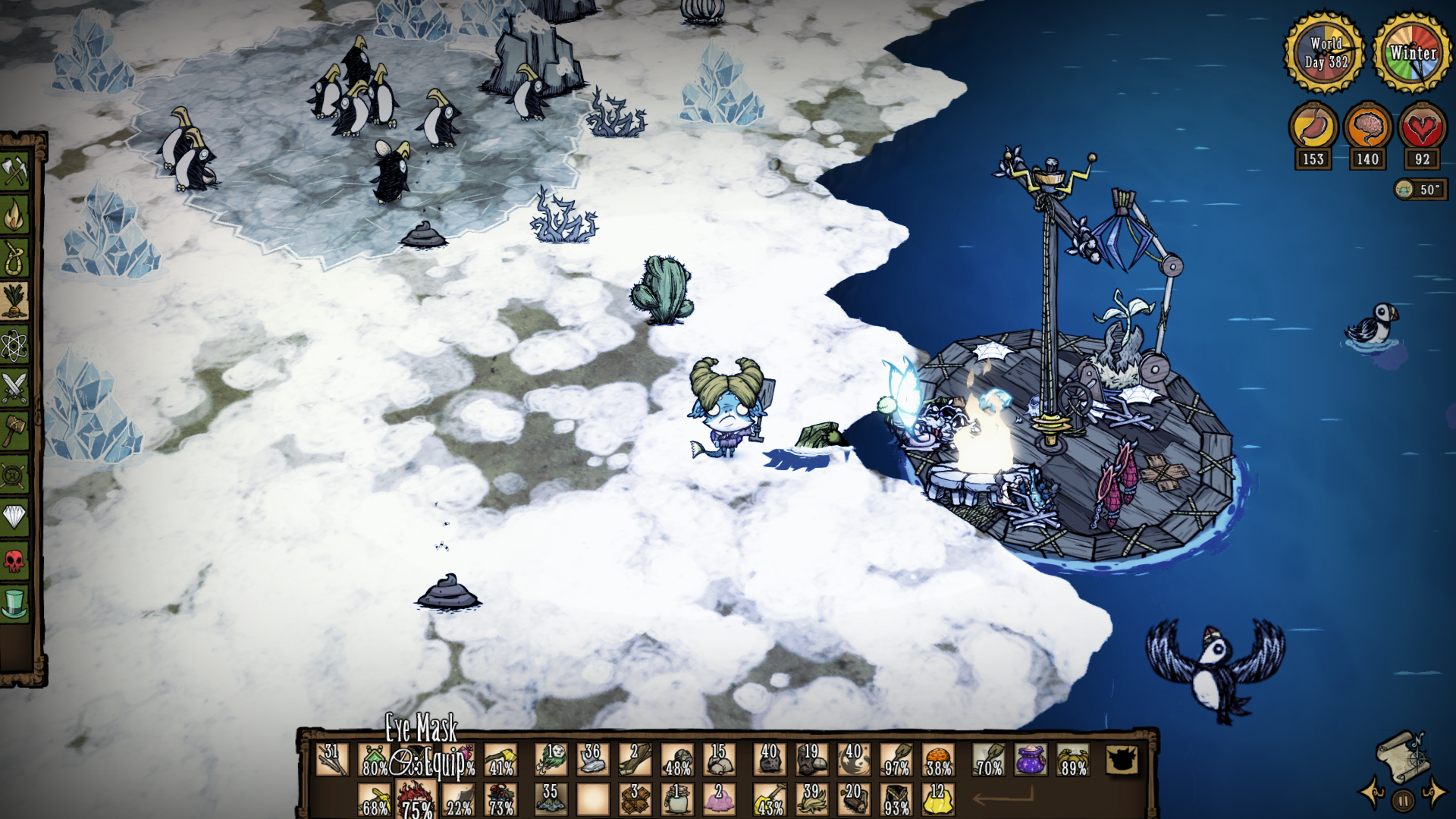The height and width of the screenshot is (819, 1456).
Task: Select the gold nuggets stack of 12
Action: [x=938, y=799]
